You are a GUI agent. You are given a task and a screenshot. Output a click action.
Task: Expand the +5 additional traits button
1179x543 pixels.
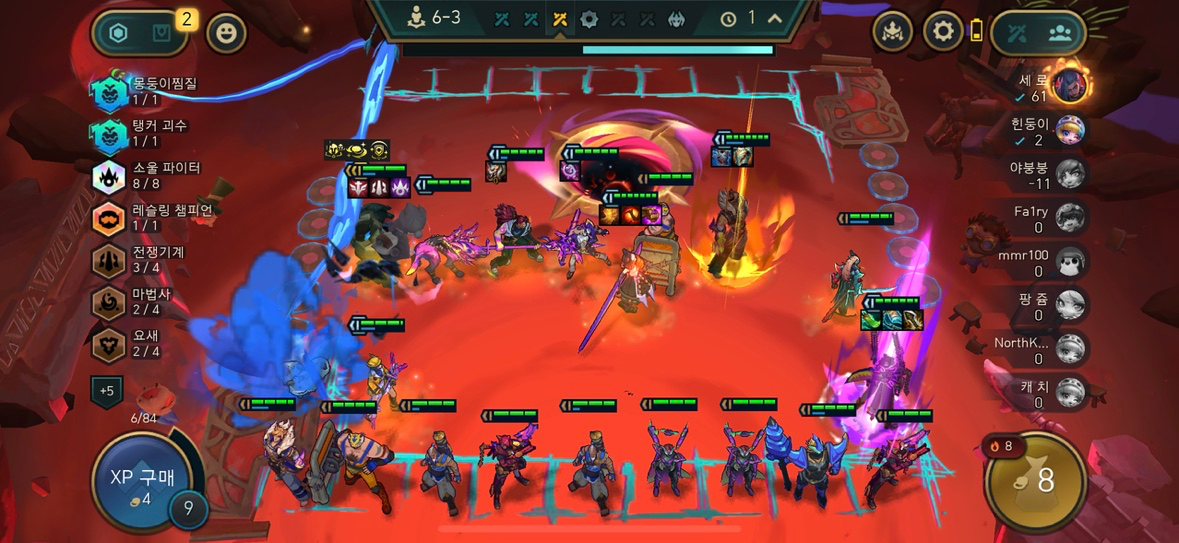(107, 390)
